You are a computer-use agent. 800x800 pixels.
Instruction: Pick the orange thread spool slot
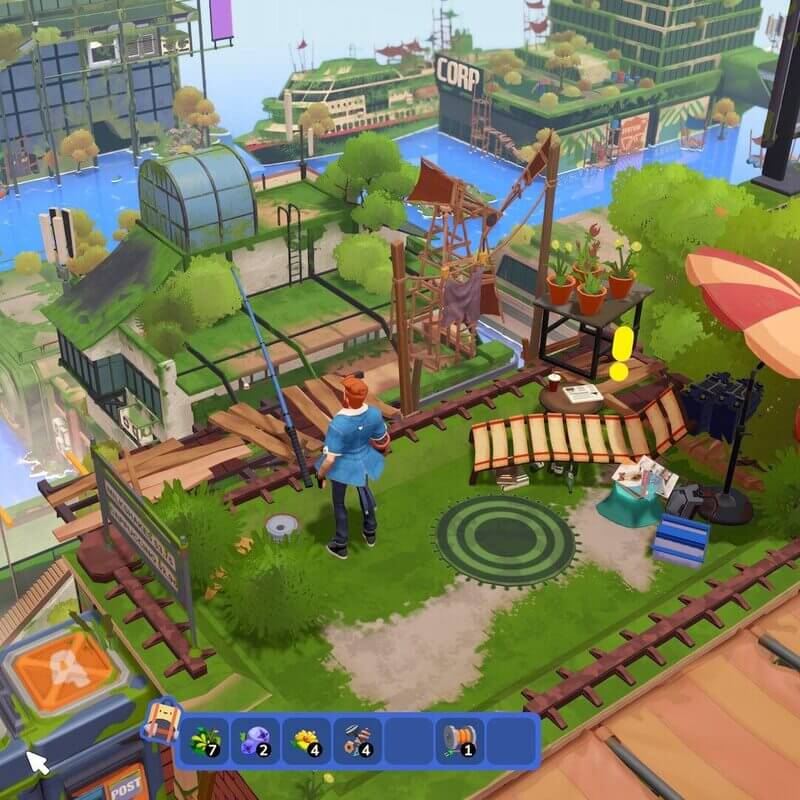[x=460, y=740]
